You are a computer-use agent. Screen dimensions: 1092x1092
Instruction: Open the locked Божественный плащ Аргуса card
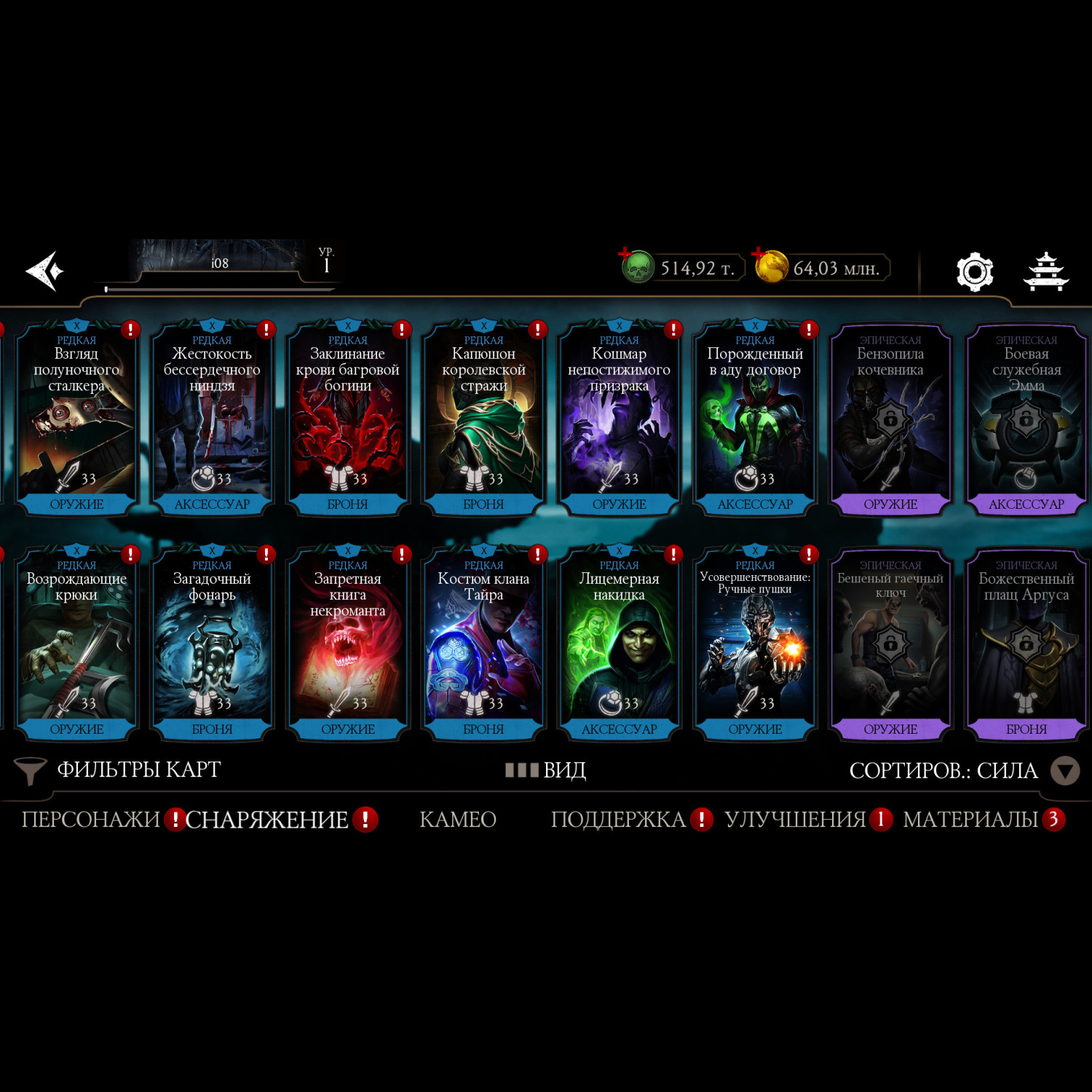[1026, 644]
